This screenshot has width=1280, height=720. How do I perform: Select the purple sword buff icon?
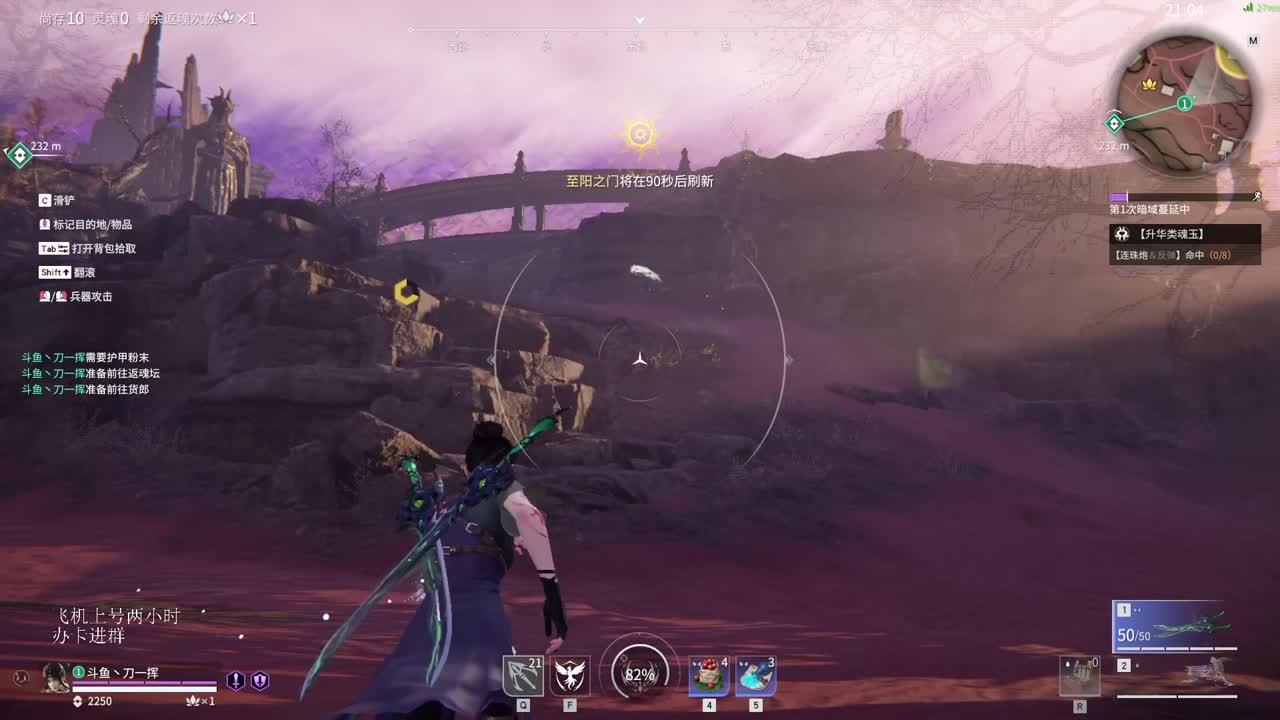coord(236,680)
